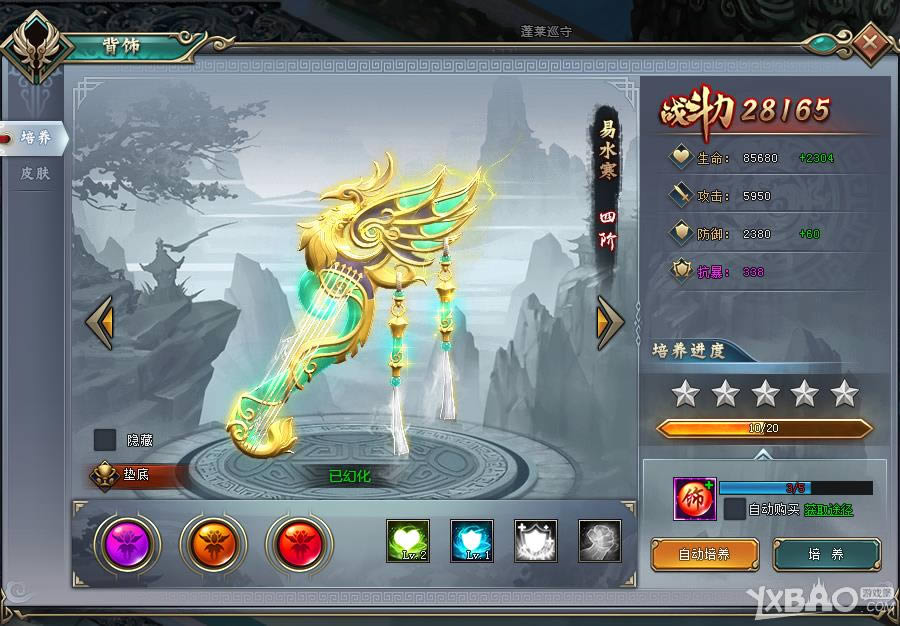Show the previous back ornament
This screenshot has width=900, height=626.
point(99,322)
